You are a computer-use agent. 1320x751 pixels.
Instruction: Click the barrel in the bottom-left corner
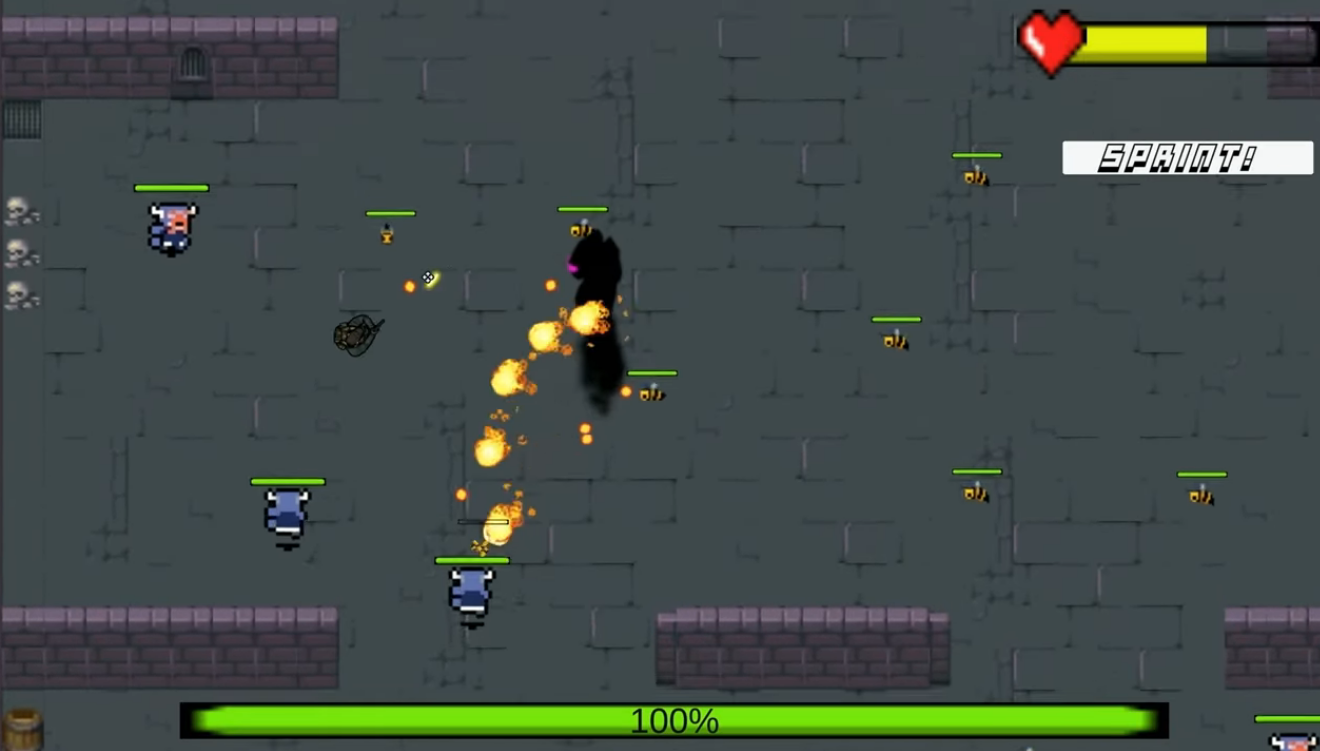point(20,725)
